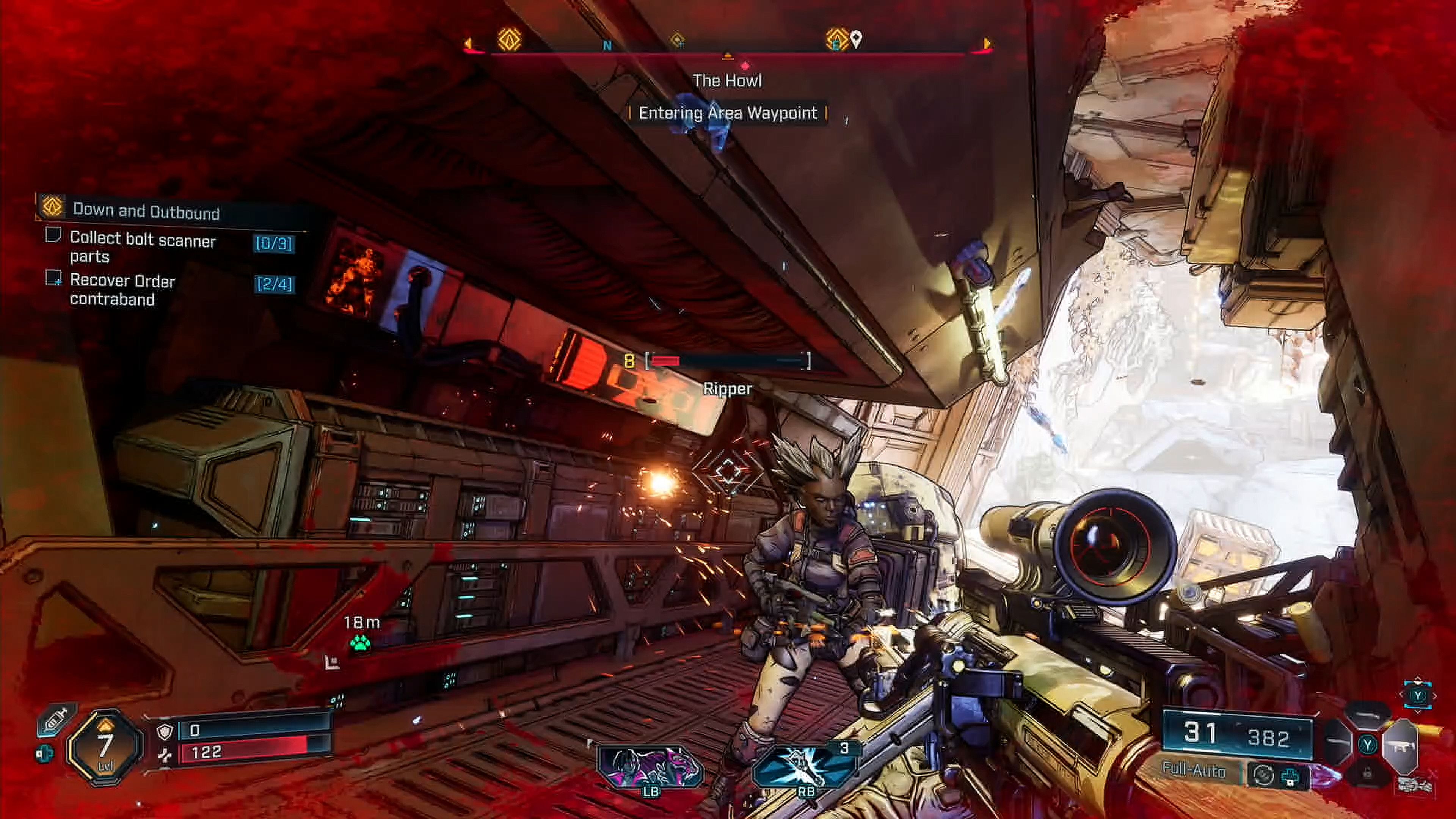Select The Howl area title
Screen dimensions: 1456x819
click(x=728, y=80)
